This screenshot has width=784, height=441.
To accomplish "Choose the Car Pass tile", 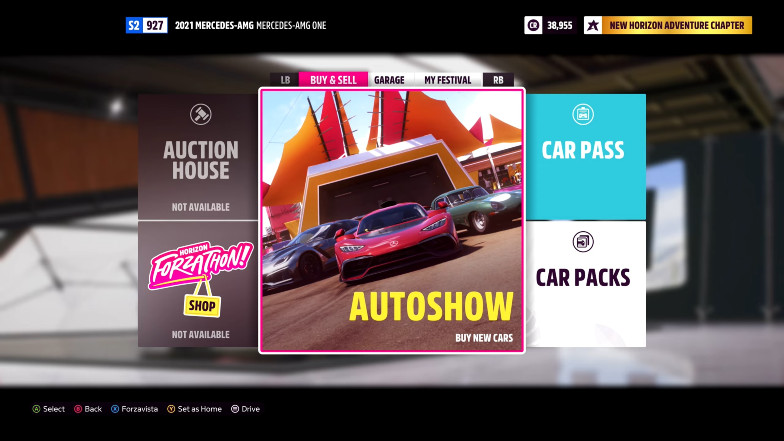I will (x=585, y=157).
